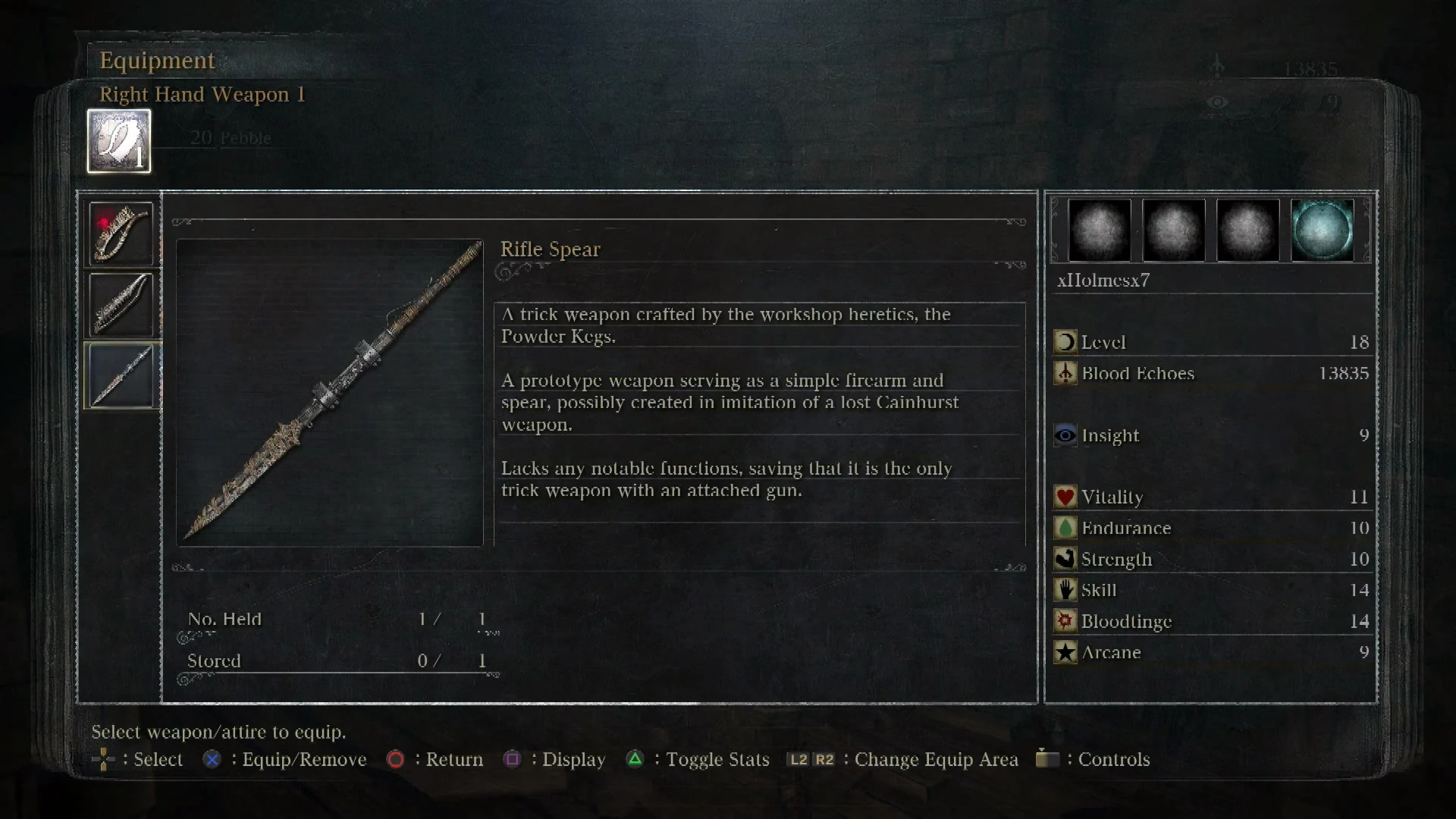
Task: Open the touchpad Controls prompt
Action: [1048, 759]
